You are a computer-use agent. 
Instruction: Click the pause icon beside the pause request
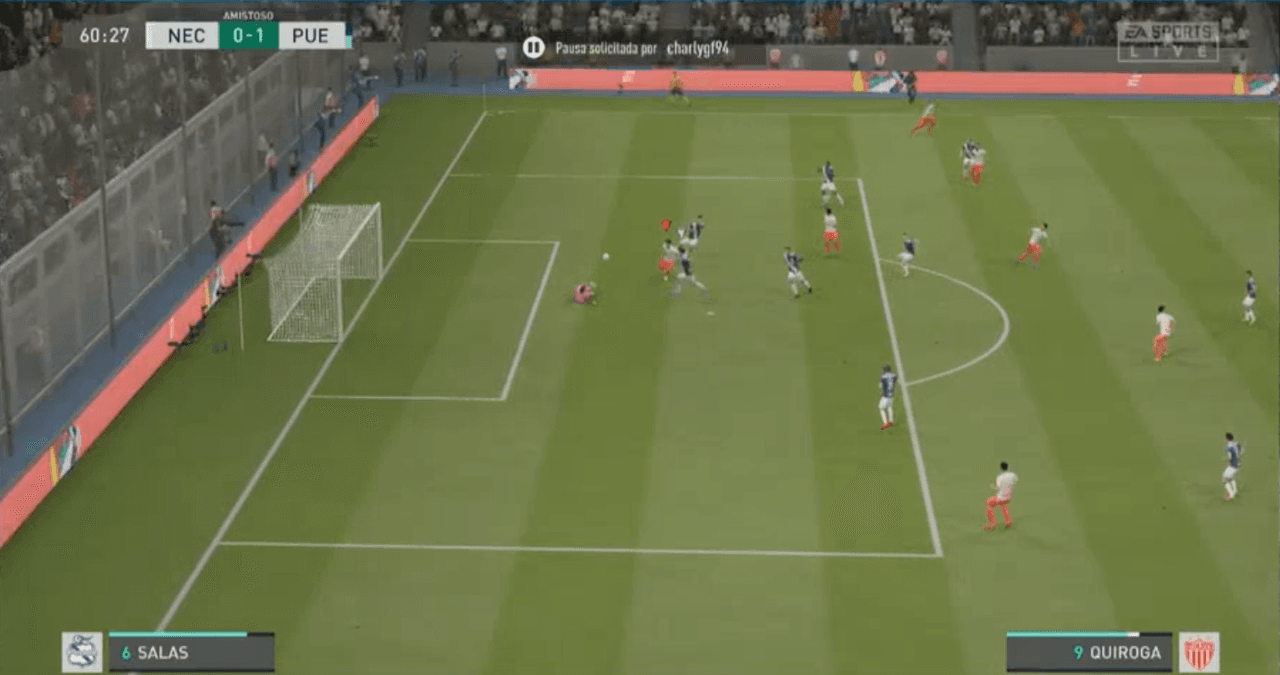coord(533,47)
